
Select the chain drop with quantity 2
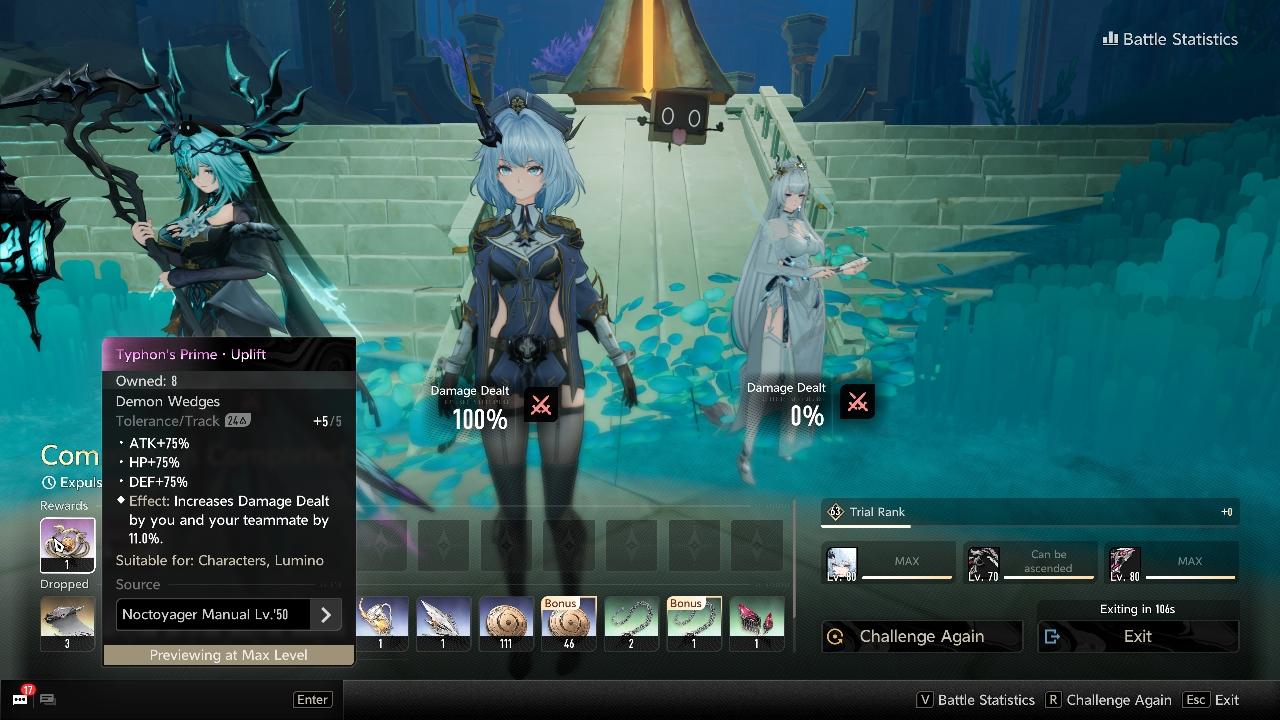click(x=631, y=623)
